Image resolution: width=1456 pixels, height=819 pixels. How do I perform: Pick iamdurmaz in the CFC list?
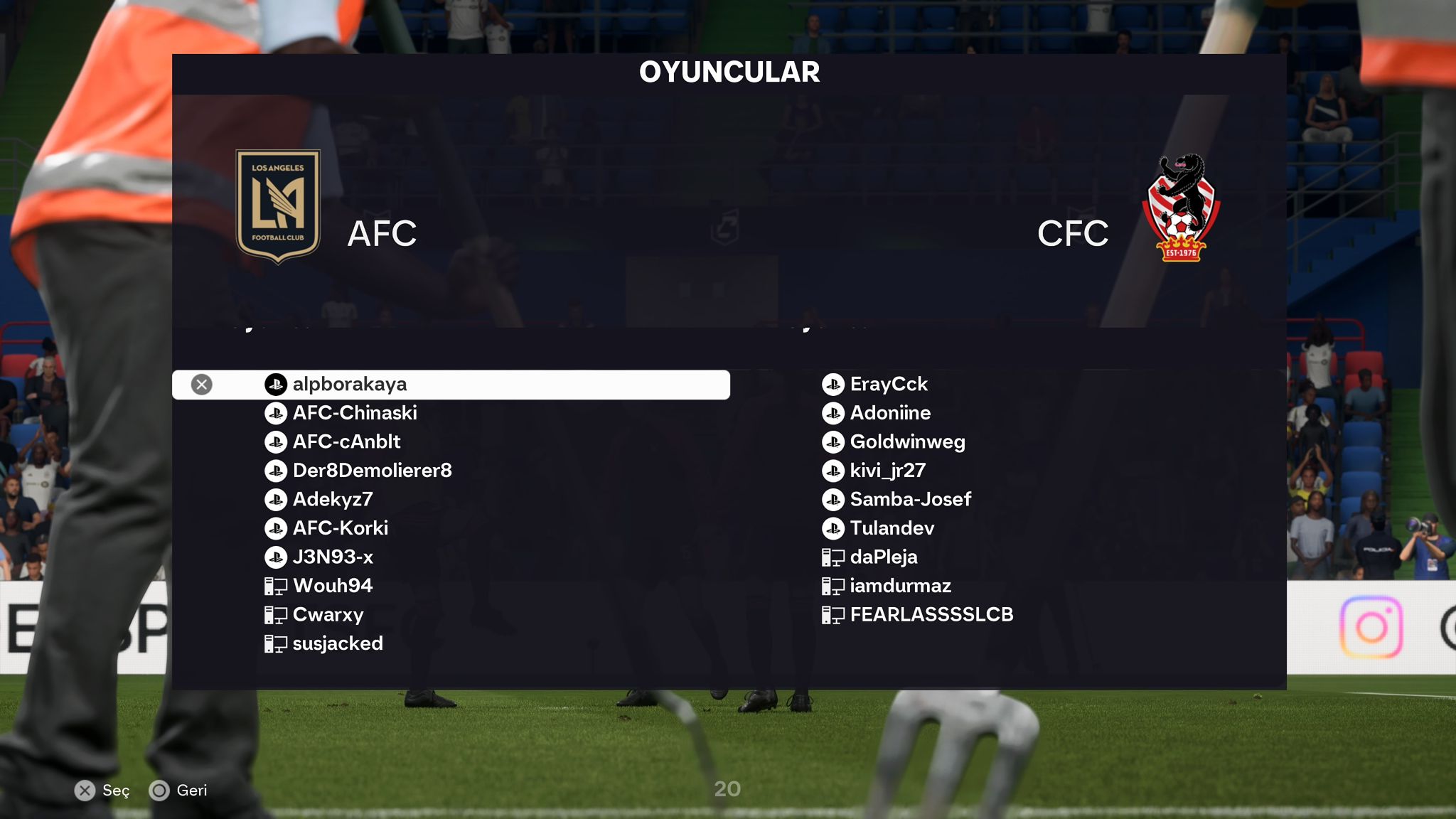(x=901, y=586)
